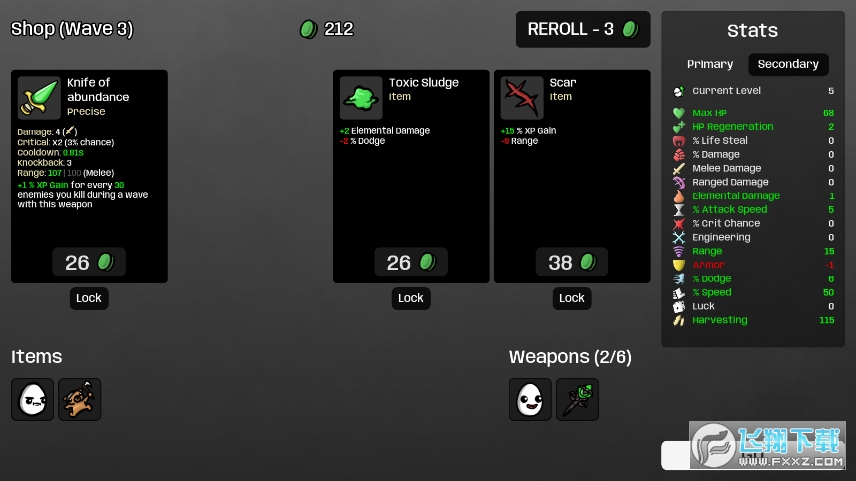Choose the green knife weapon slot
The height and width of the screenshot is (481, 856).
pyautogui.click(x=577, y=399)
